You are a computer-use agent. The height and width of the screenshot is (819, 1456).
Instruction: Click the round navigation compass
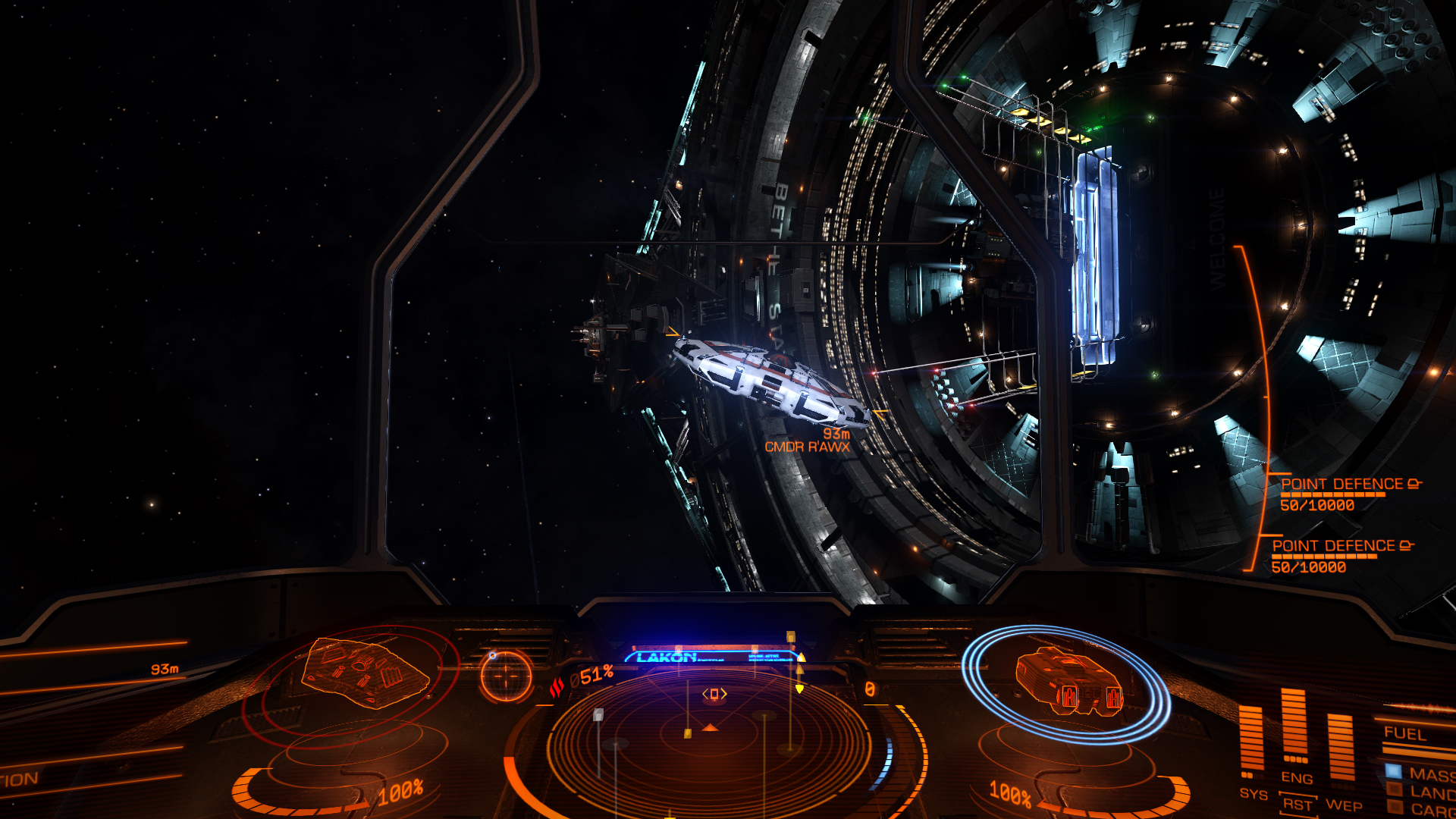506,675
